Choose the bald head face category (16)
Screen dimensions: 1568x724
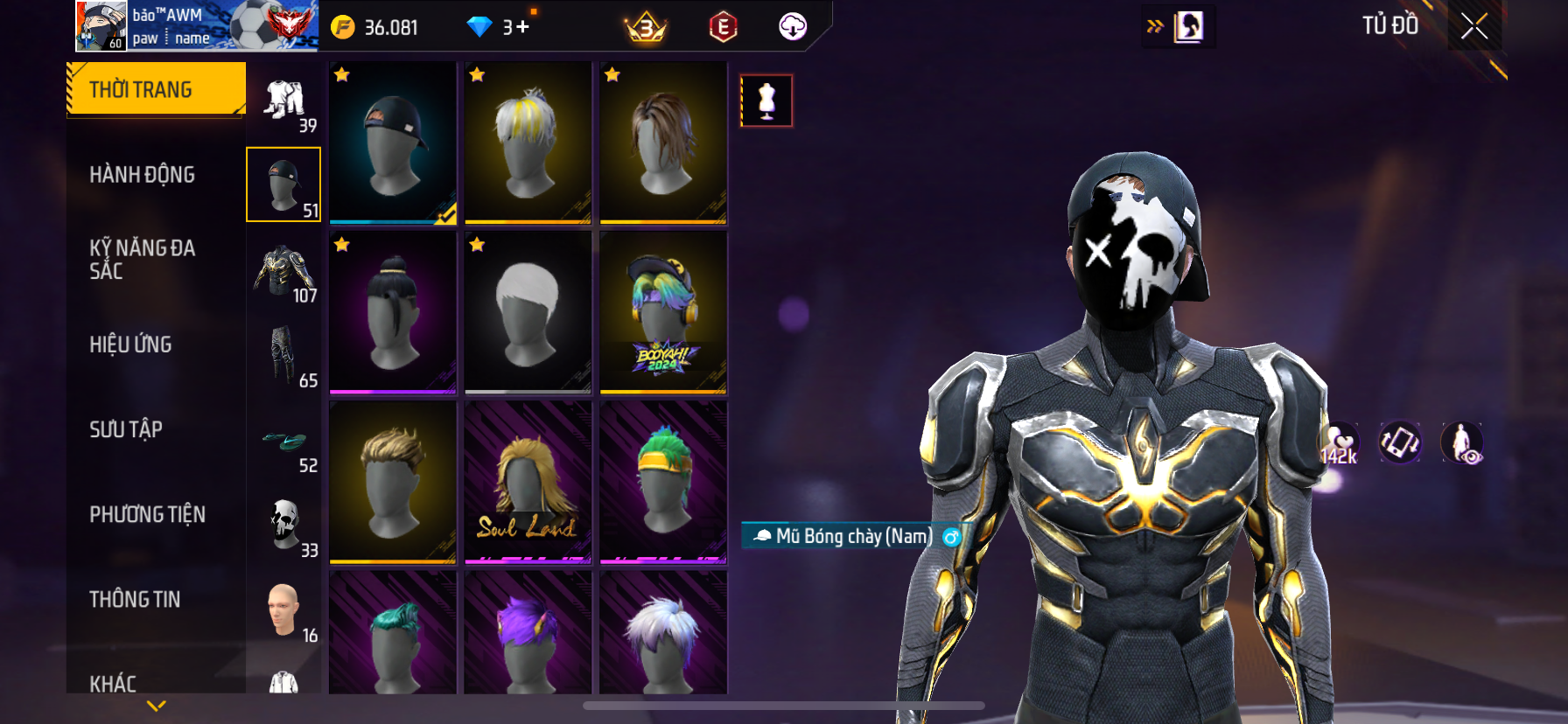tap(284, 611)
